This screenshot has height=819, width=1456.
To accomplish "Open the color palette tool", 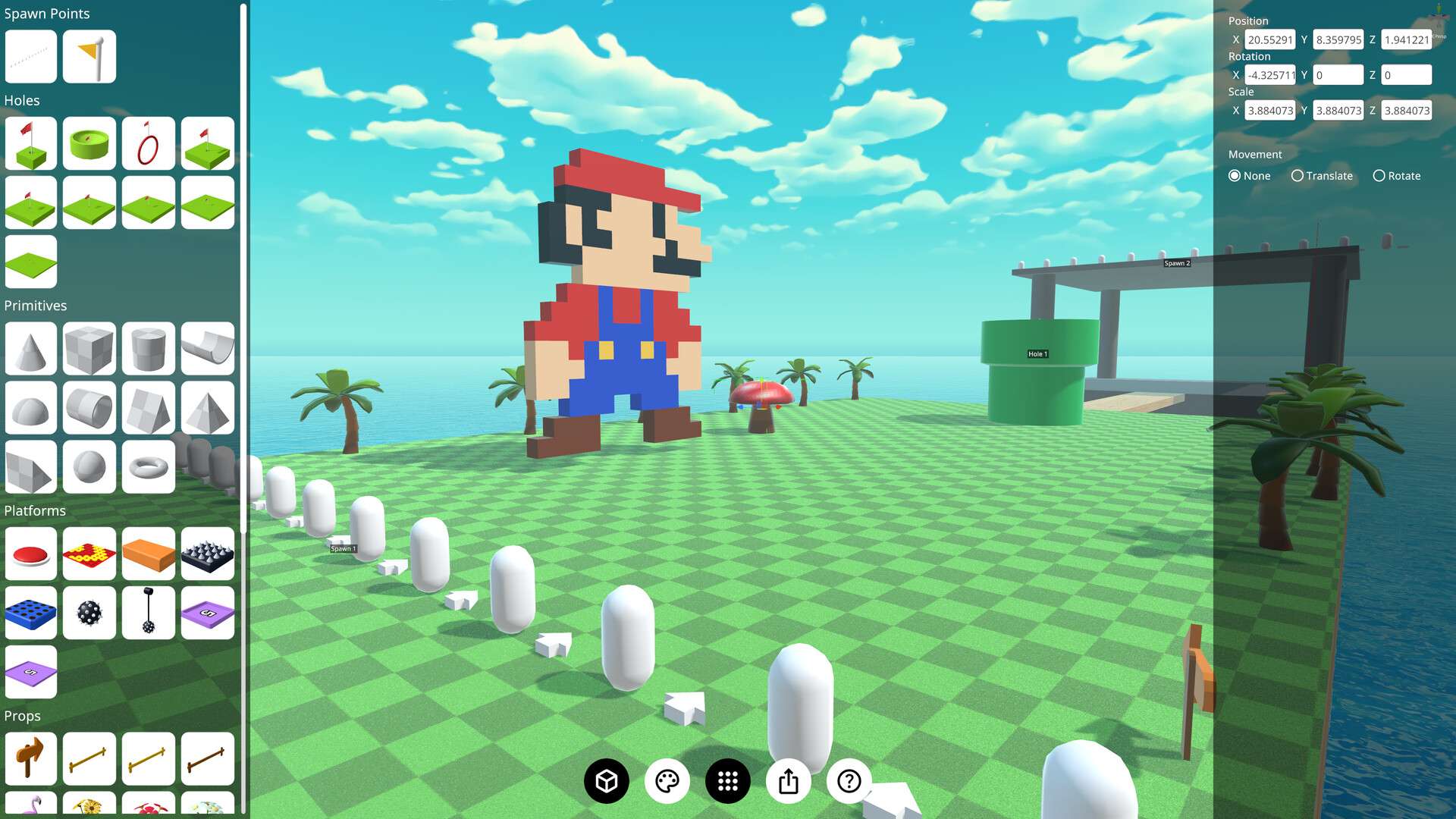I will (666, 780).
